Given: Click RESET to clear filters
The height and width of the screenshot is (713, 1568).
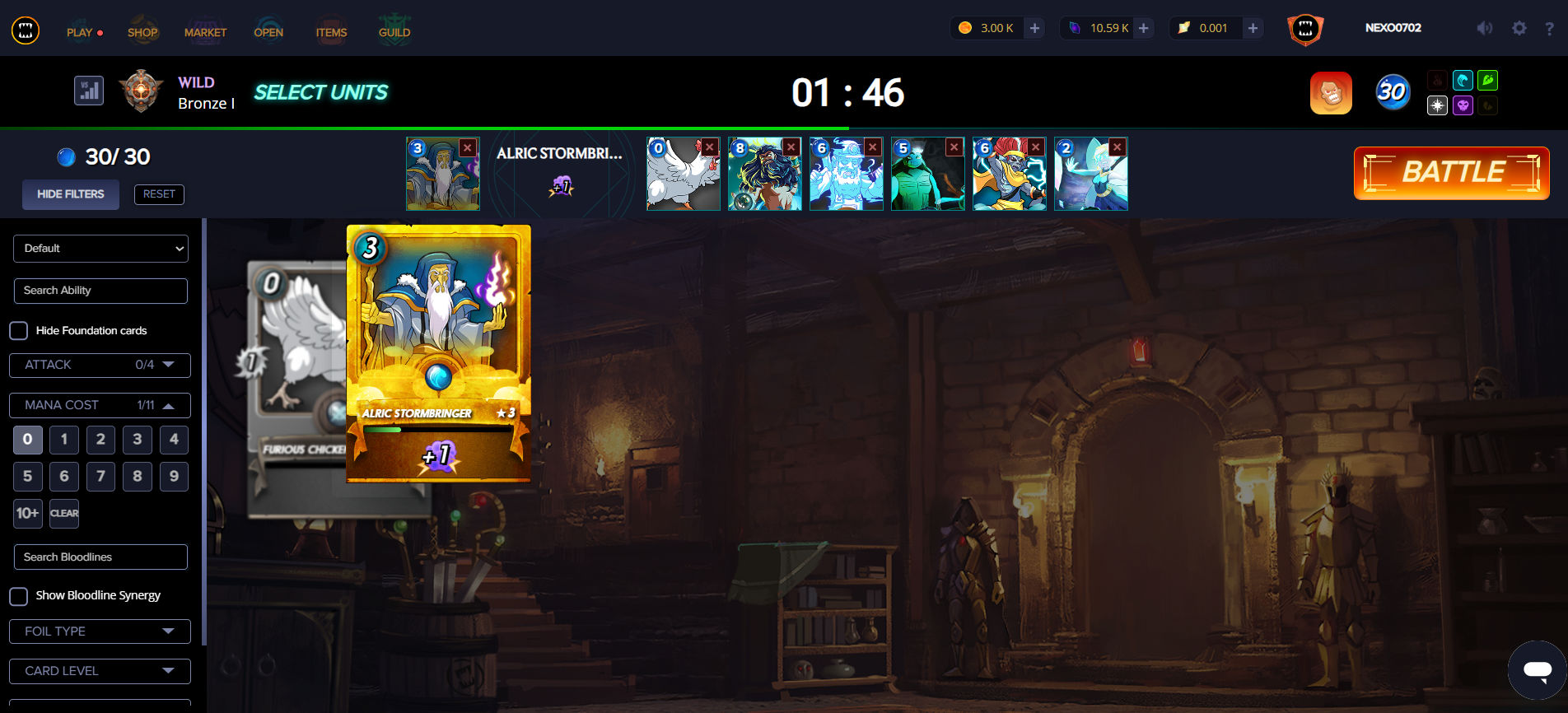Looking at the screenshot, I should pos(159,194).
